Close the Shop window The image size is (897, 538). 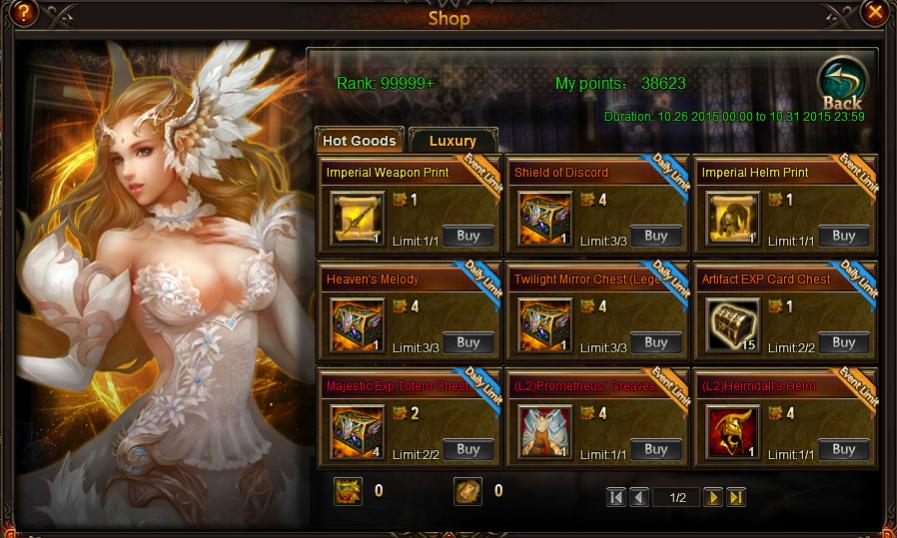coord(875,13)
